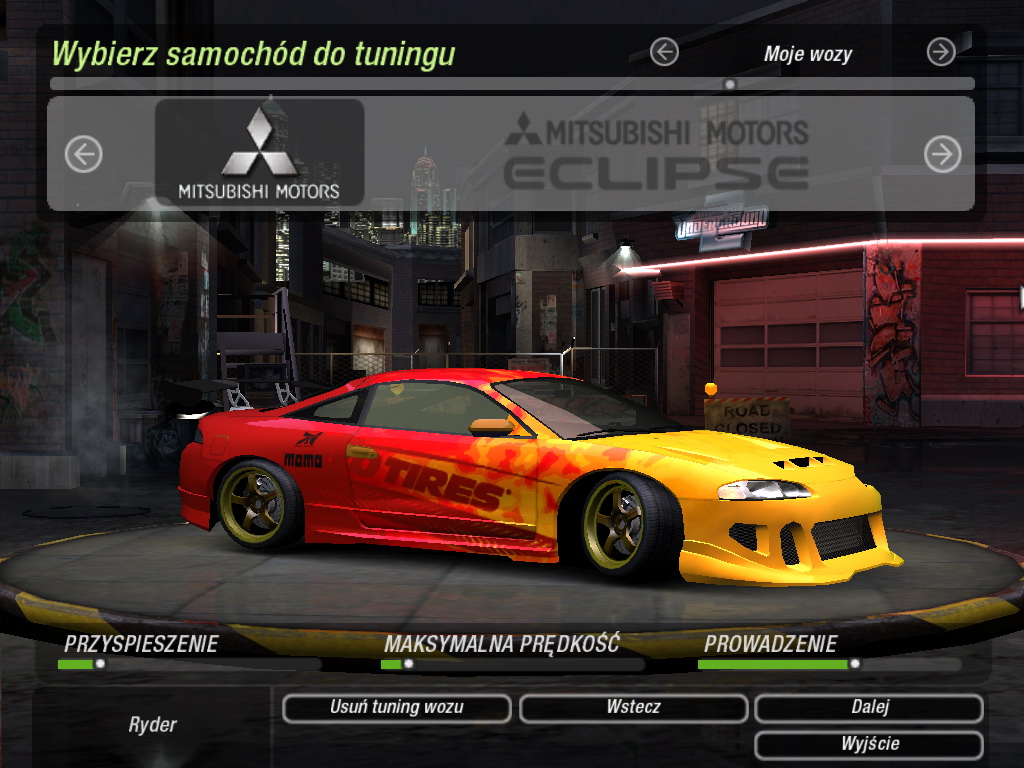The width and height of the screenshot is (1024, 768).
Task: Select next car with right carousel arrow
Action: pyautogui.click(x=942, y=154)
